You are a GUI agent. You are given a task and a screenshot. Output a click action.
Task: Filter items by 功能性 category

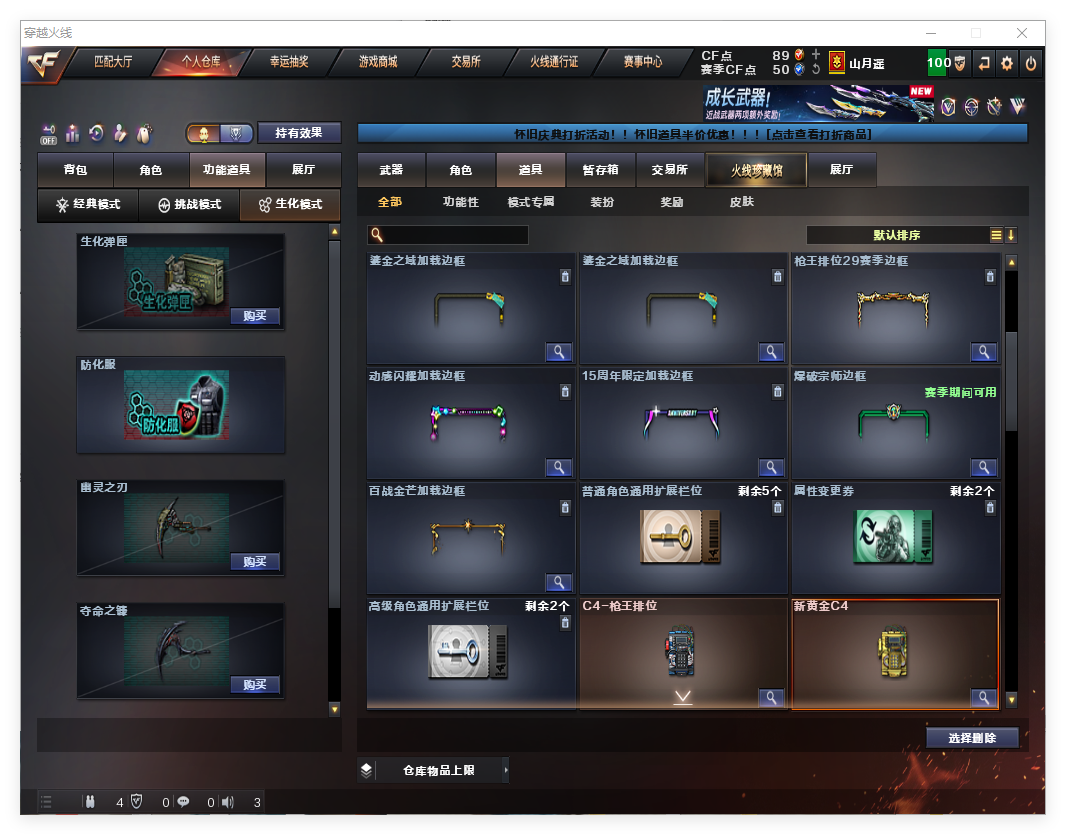460,202
